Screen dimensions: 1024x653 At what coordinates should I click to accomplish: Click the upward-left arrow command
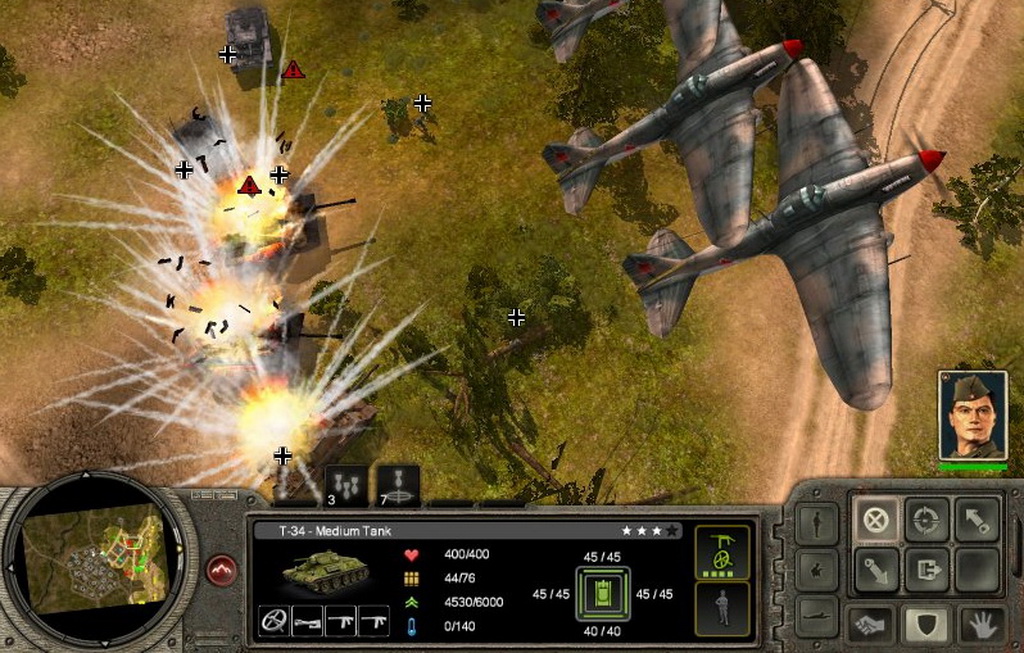(977, 520)
